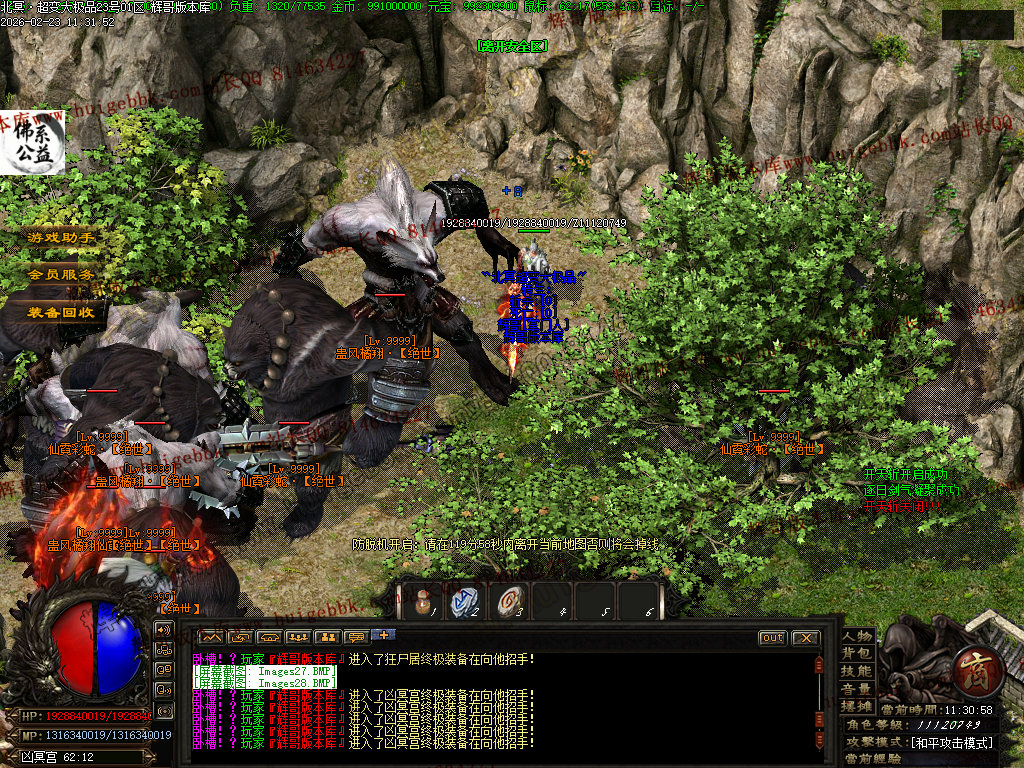Click the blue plus chat tab
The image size is (1024, 768).
[x=384, y=635]
